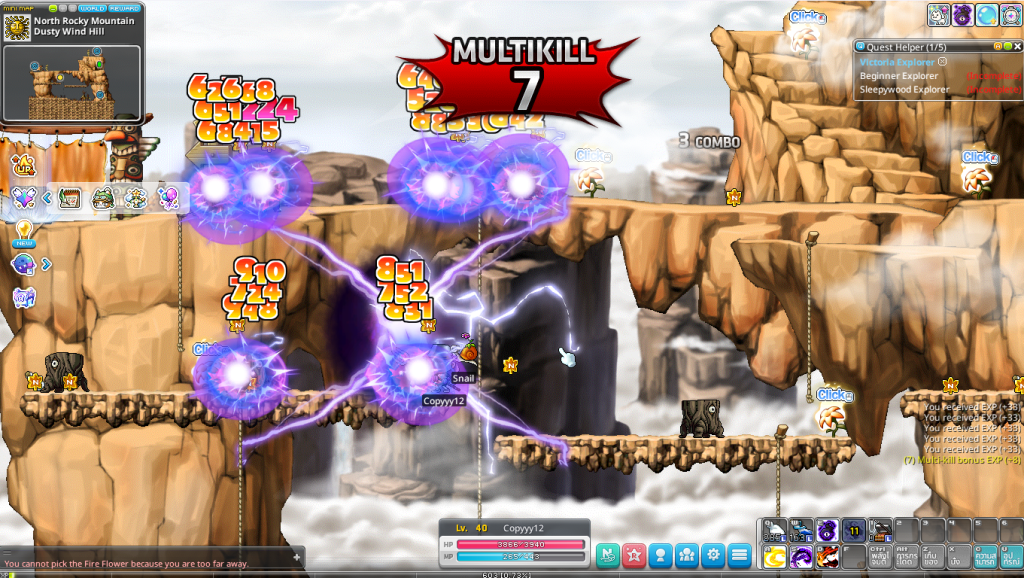Viewport: 1024px width, 578px height.
Task: Open the three-line main menu button
Action: coord(739,553)
